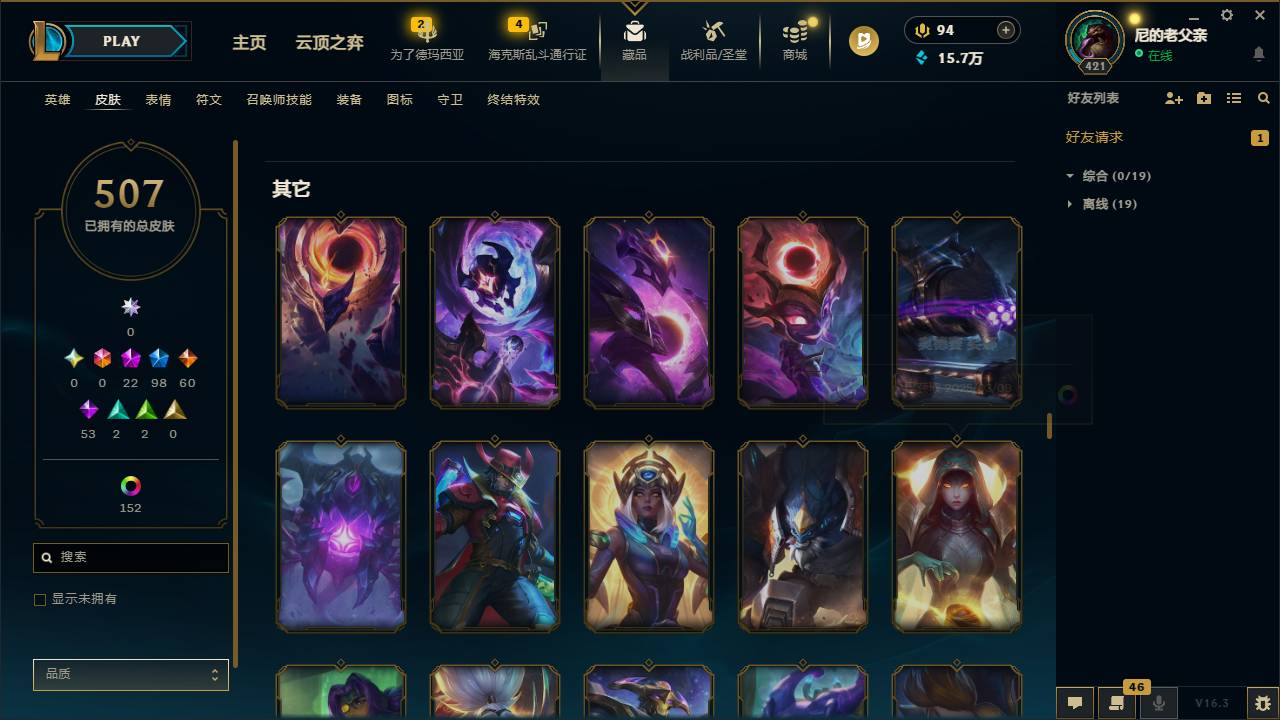Toggle the notification bell near the profile
The height and width of the screenshot is (720, 1280).
pyautogui.click(x=1258, y=53)
